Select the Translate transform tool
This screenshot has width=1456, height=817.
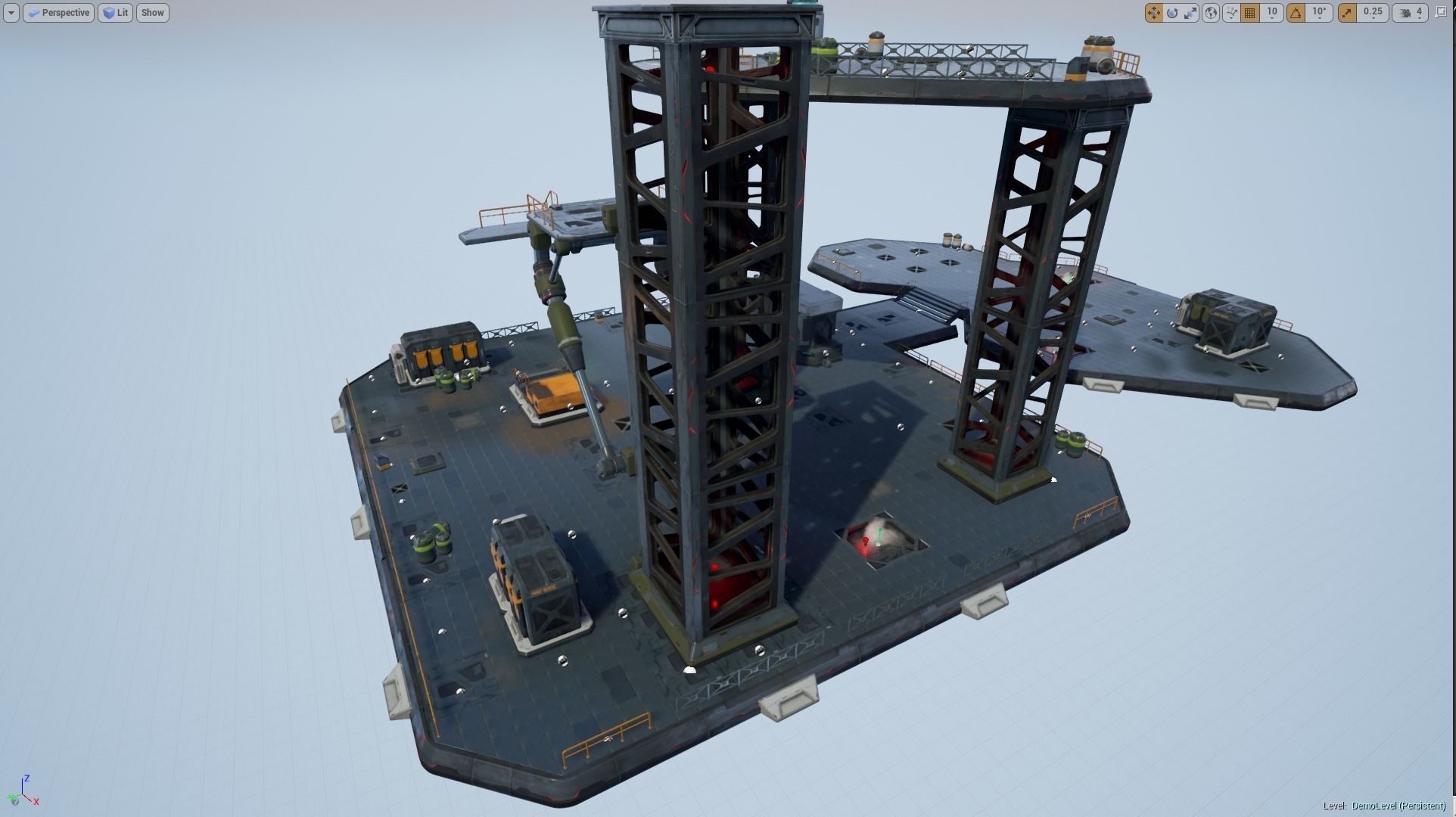(1153, 13)
